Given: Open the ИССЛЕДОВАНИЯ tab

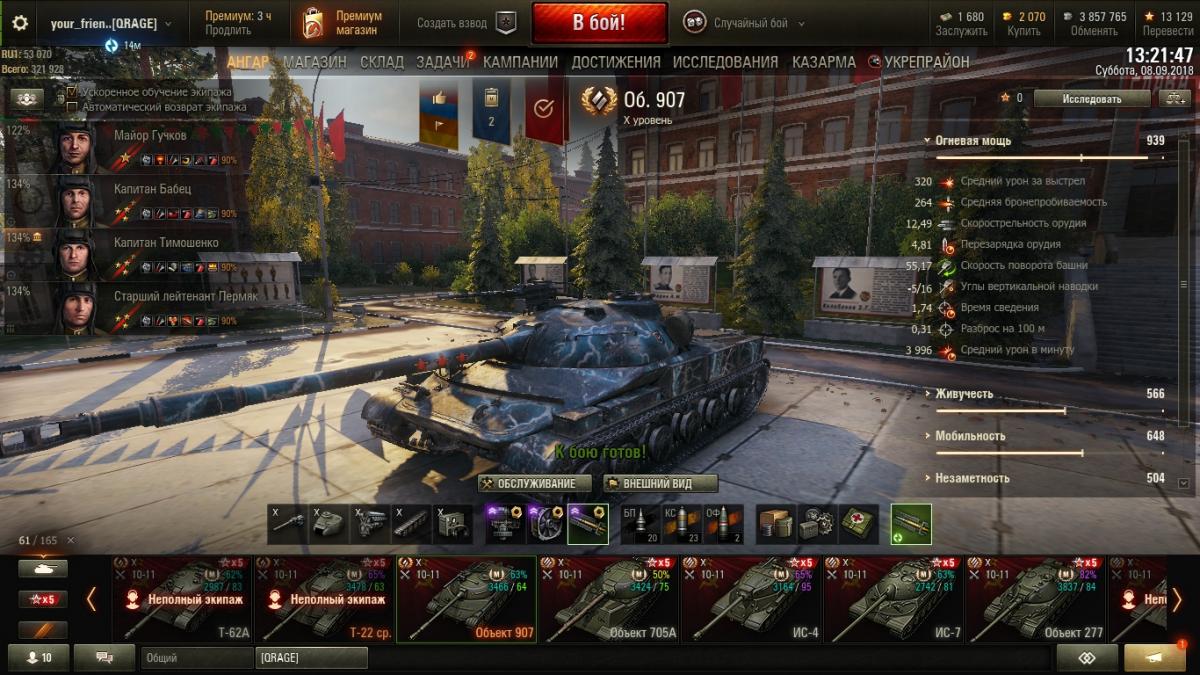Looking at the screenshot, I should click(x=725, y=62).
